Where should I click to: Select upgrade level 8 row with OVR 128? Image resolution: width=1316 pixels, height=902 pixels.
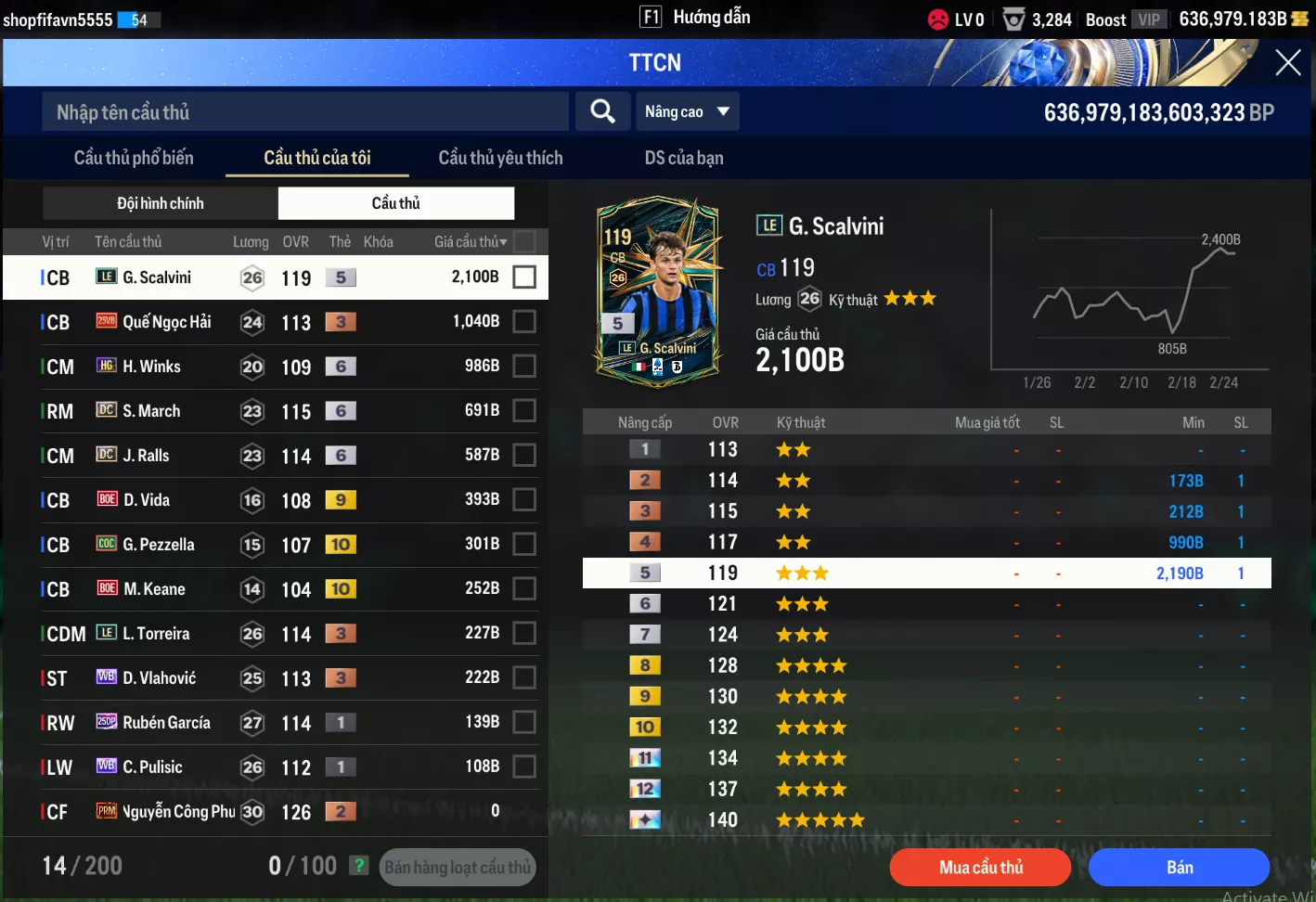(x=926, y=665)
